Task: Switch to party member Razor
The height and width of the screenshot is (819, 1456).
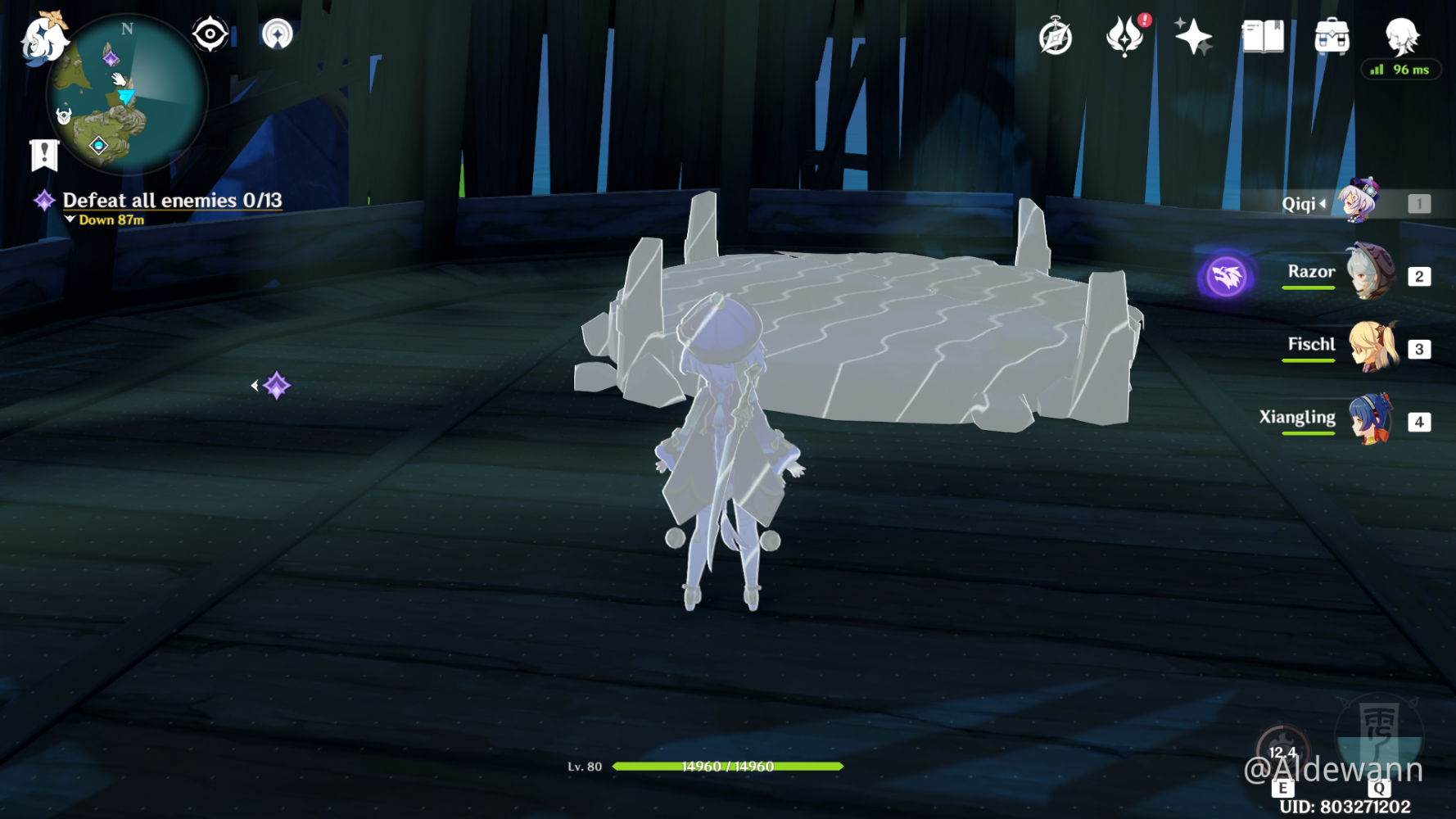Action: (1369, 273)
